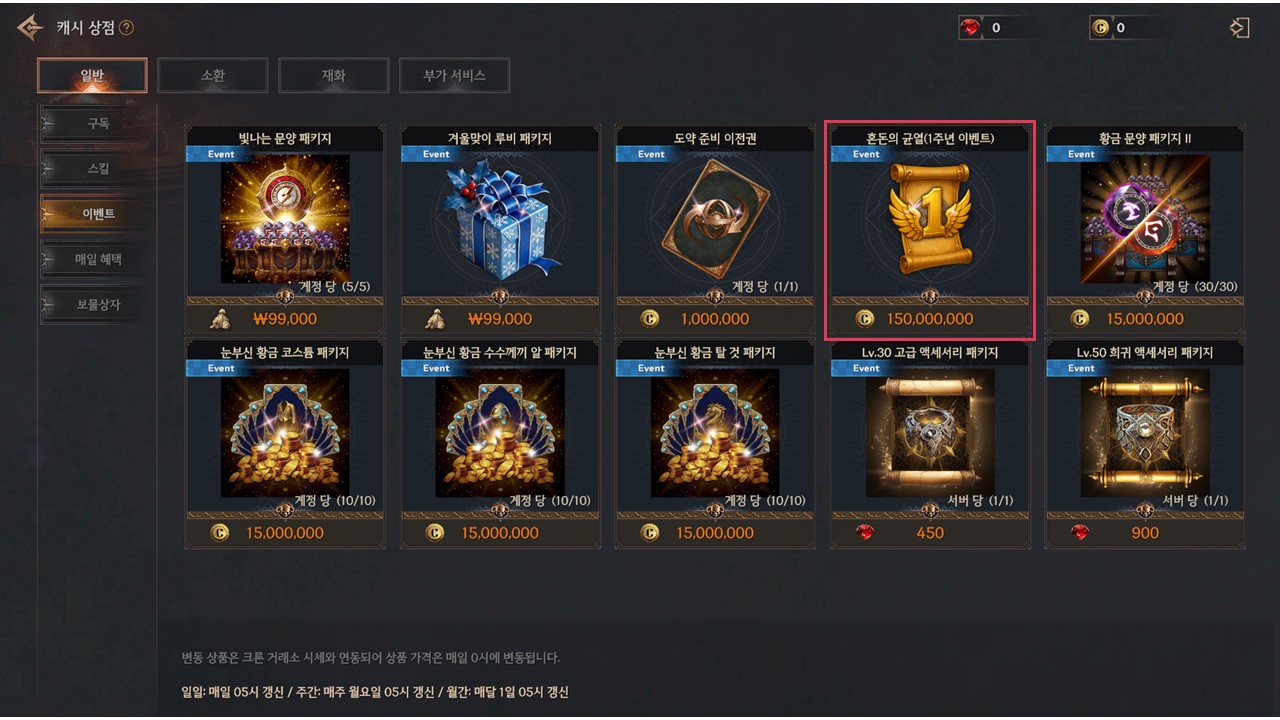
Task: Switch to the 일반 tab
Action: (92, 75)
